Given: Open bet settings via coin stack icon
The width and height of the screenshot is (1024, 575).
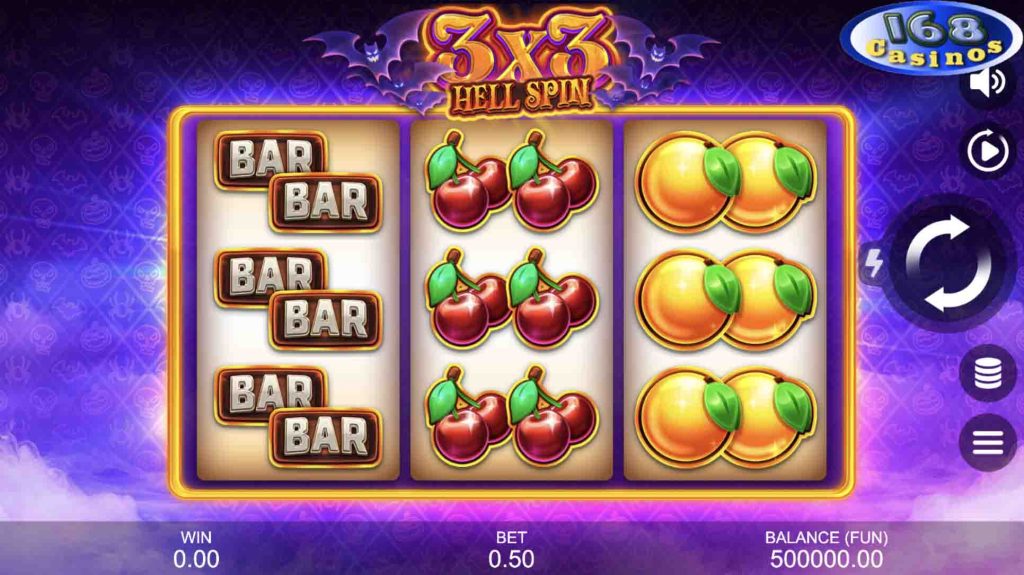Looking at the screenshot, I should (x=987, y=372).
